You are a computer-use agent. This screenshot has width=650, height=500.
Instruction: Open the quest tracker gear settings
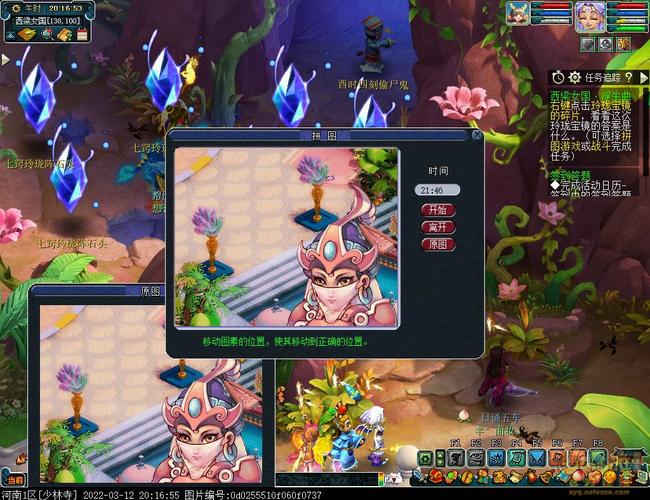574,77
